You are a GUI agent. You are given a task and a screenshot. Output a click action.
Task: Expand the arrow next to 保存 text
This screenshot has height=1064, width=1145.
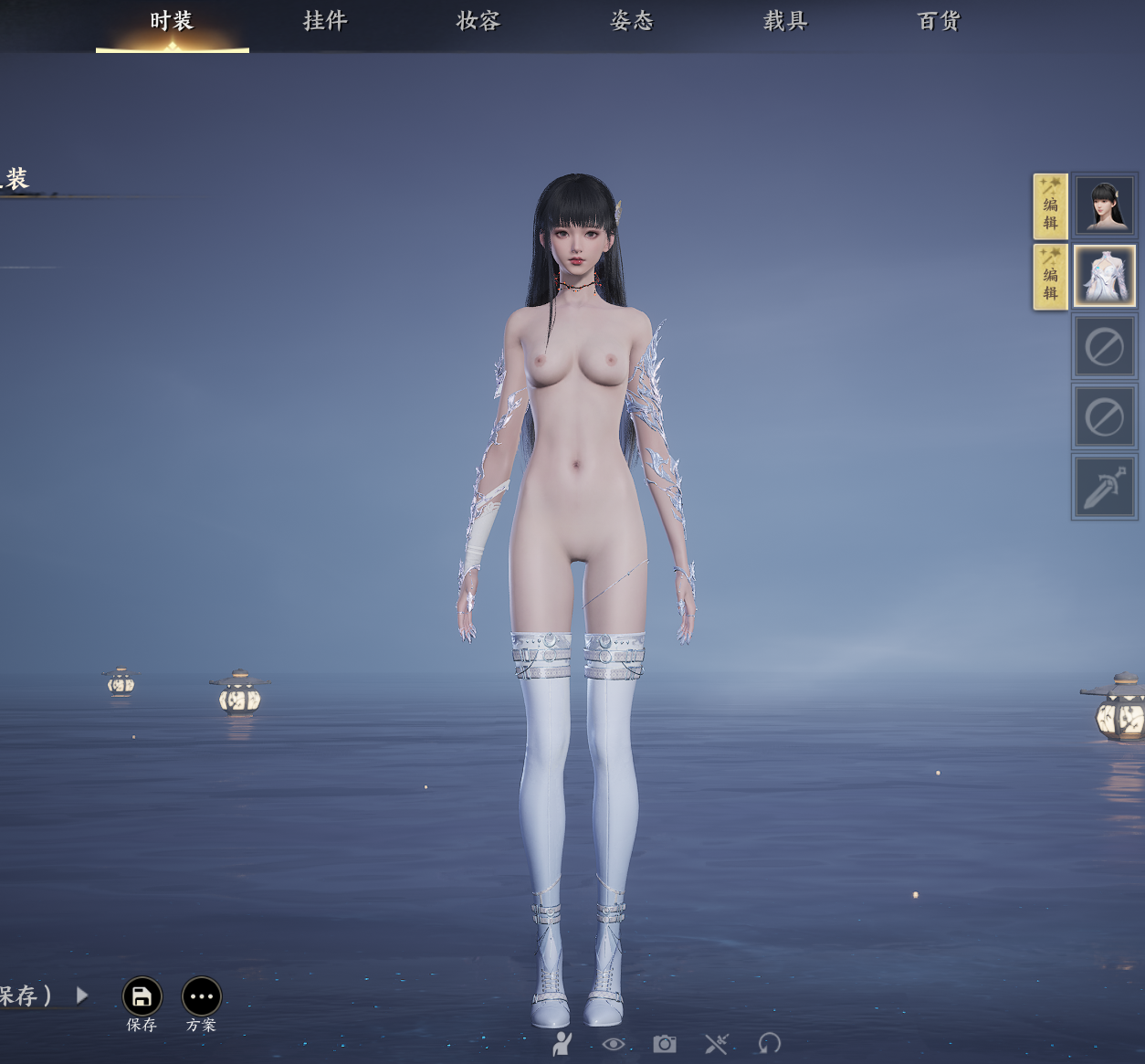82,995
